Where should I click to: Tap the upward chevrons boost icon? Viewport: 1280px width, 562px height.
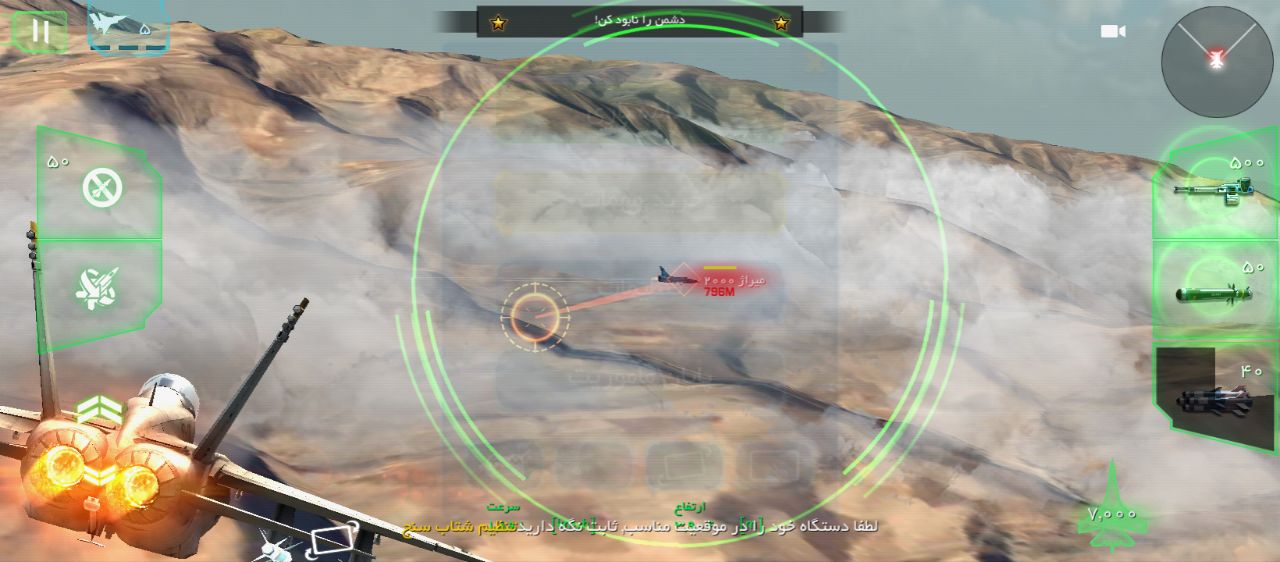click(x=99, y=410)
